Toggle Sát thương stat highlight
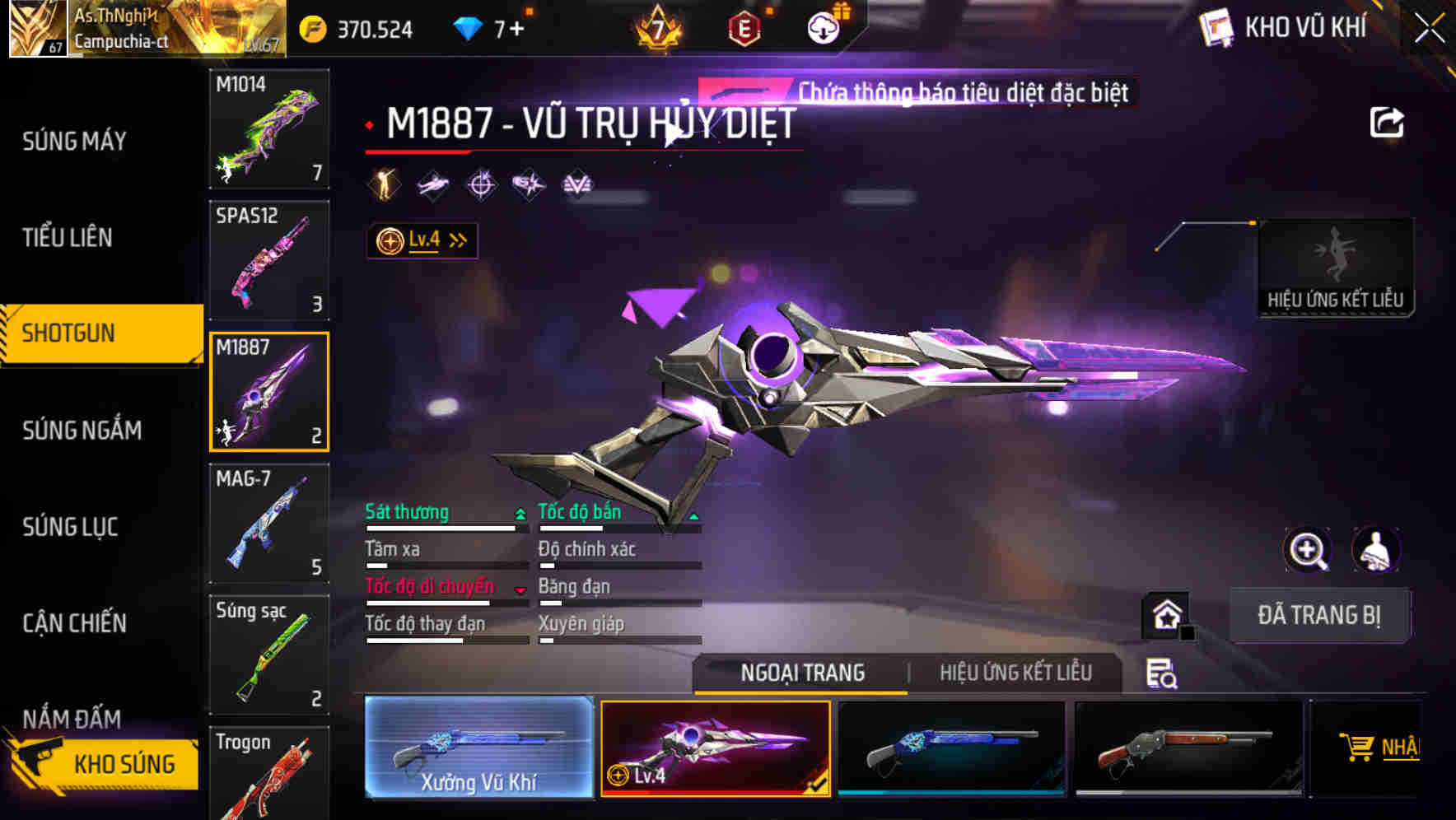Viewport: 1456px width, 820px height. (407, 512)
